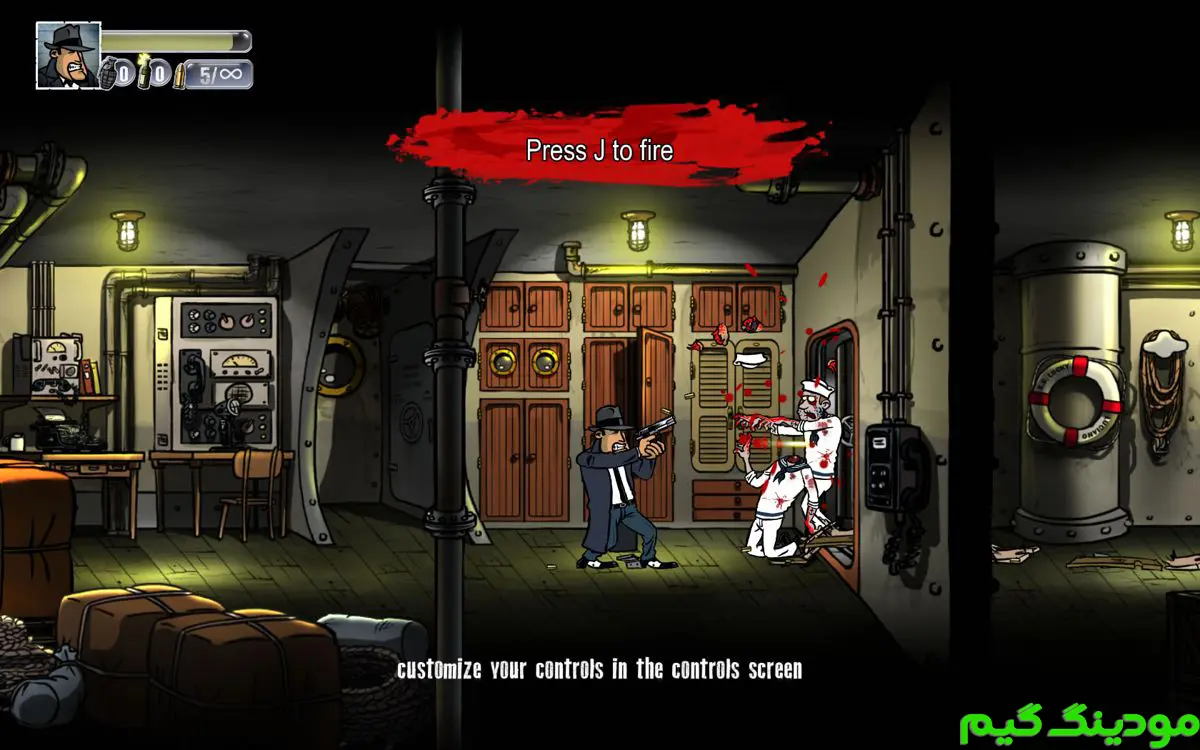Select the grenade icon
Image resolution: width=1200 pixels, height=750 pixels.
coord(108,73)
